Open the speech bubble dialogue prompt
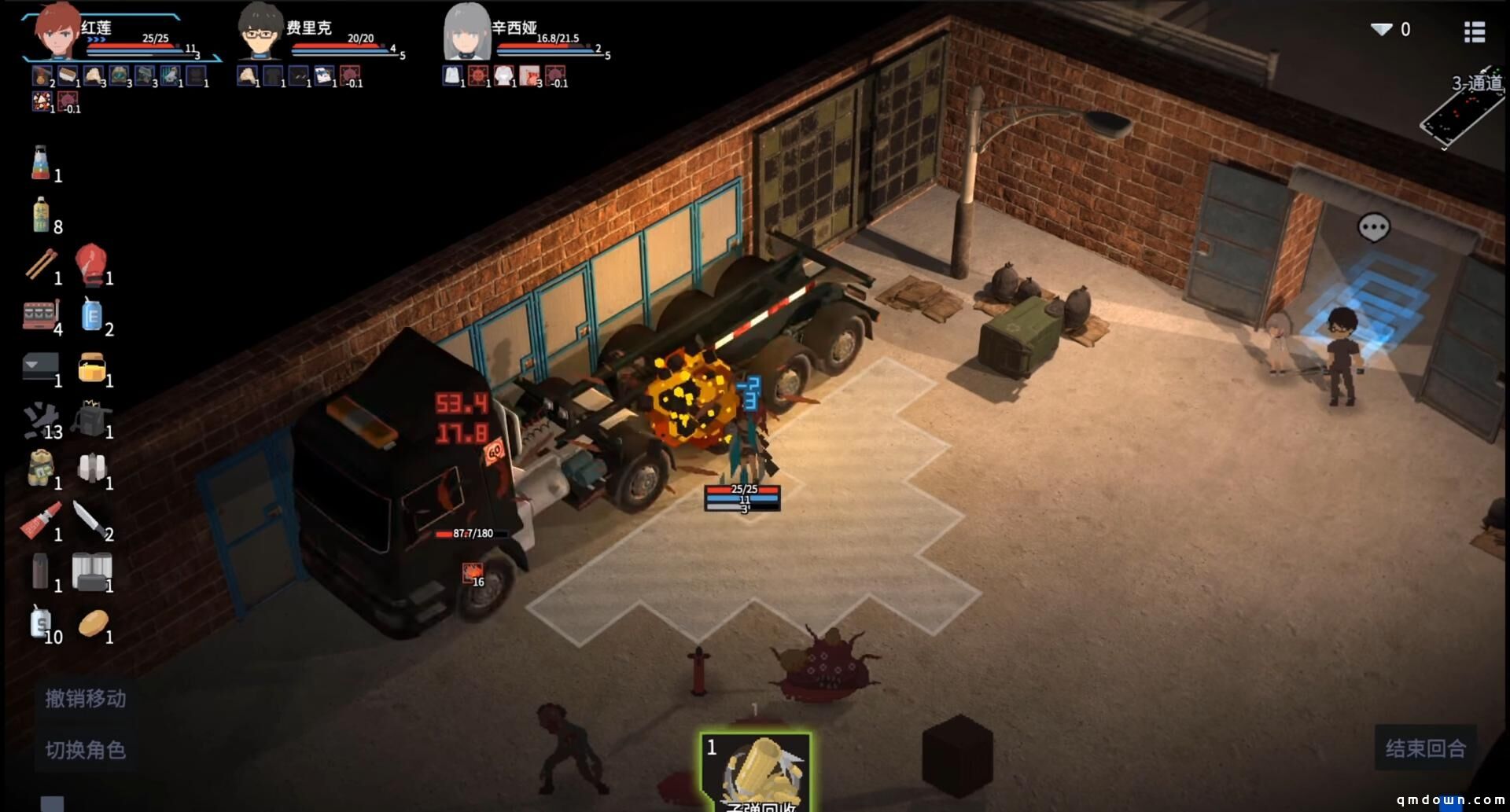The width and height of the screenshot is (1510, 812). click(x=1373, y=228)
